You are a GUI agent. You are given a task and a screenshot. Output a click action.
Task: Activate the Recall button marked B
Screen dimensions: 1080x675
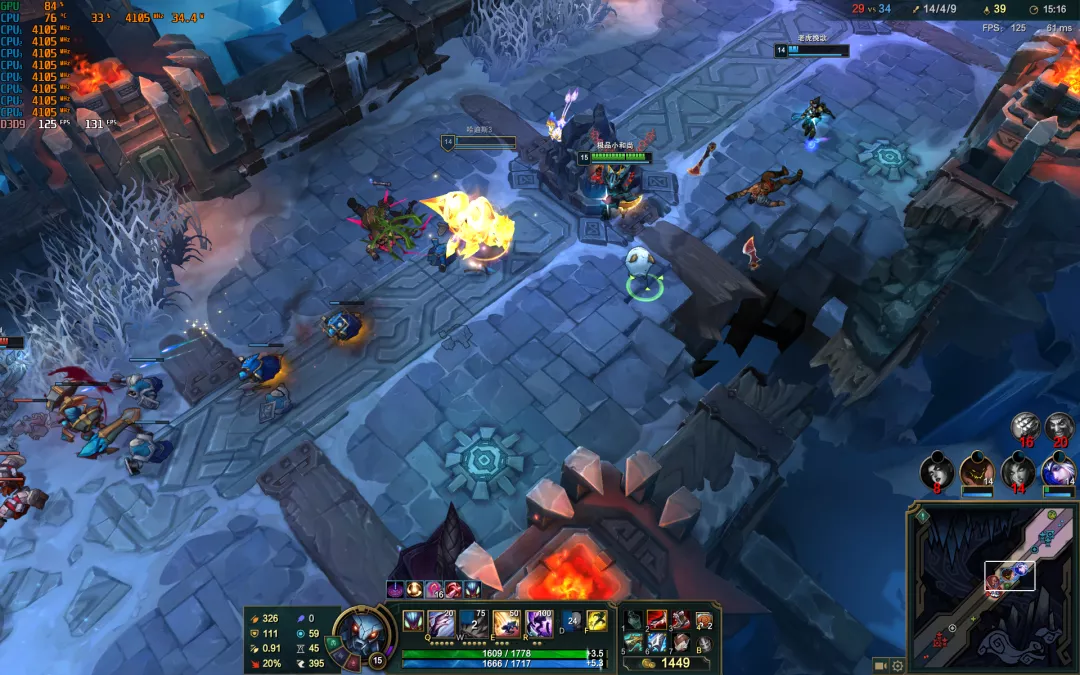point(704,643)
